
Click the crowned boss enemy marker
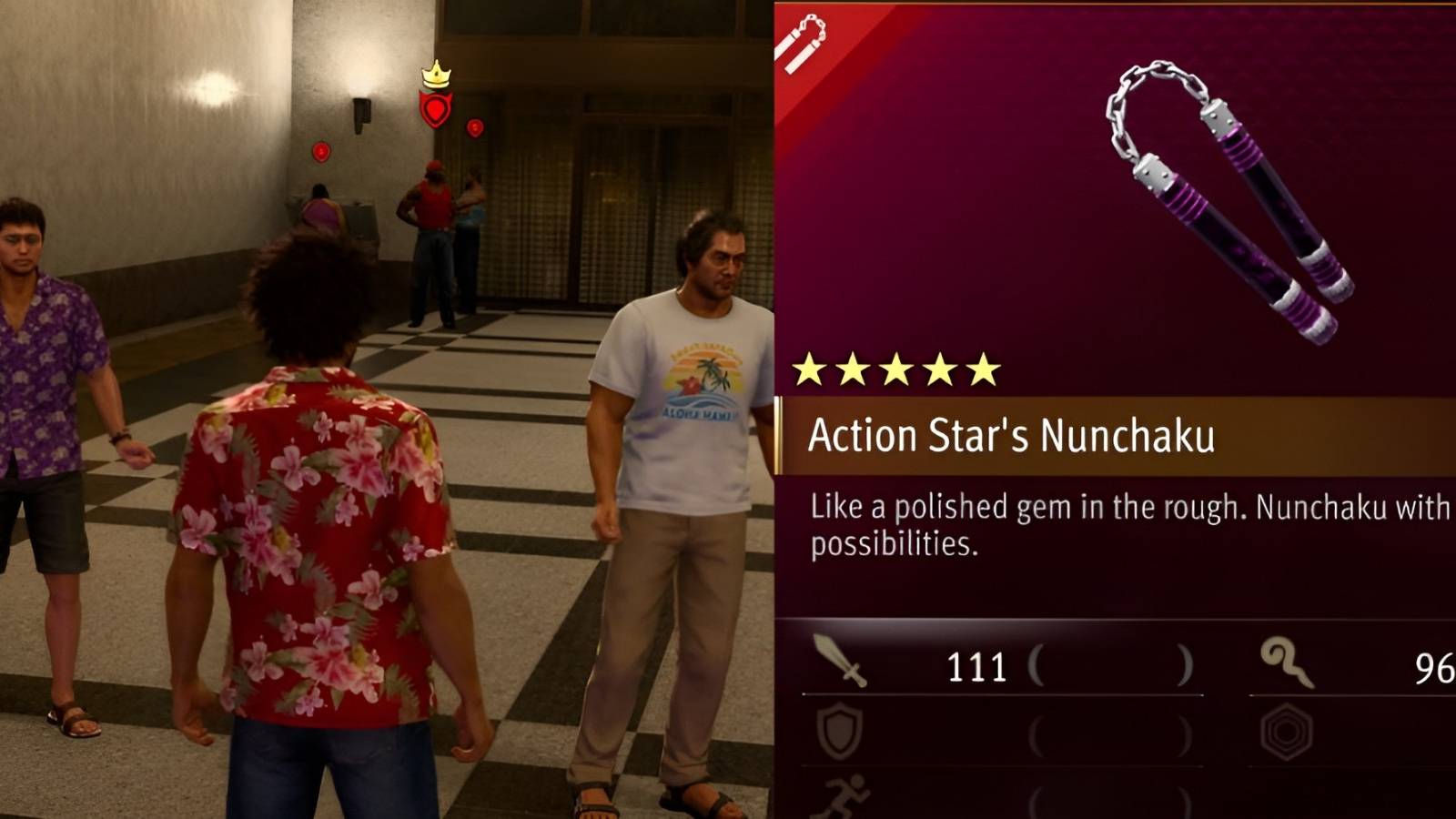(438, 100)
